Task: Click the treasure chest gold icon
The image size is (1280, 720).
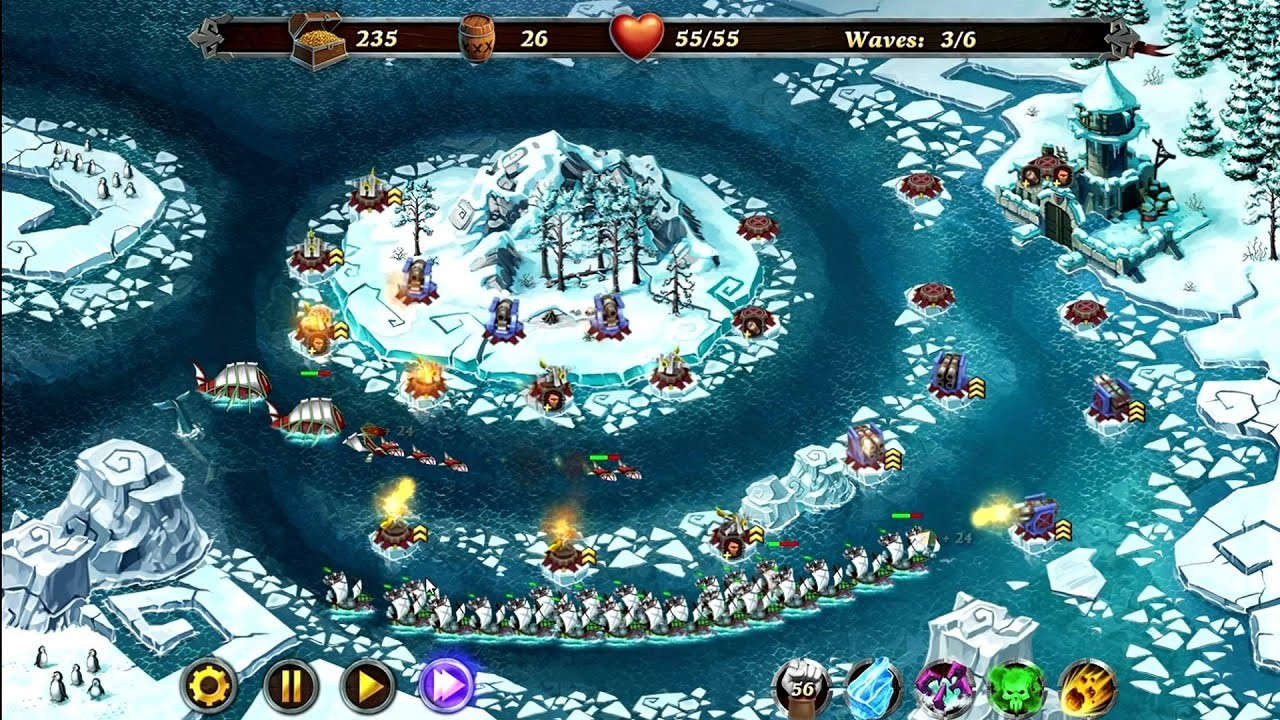Action: click(x=315, y=34)
